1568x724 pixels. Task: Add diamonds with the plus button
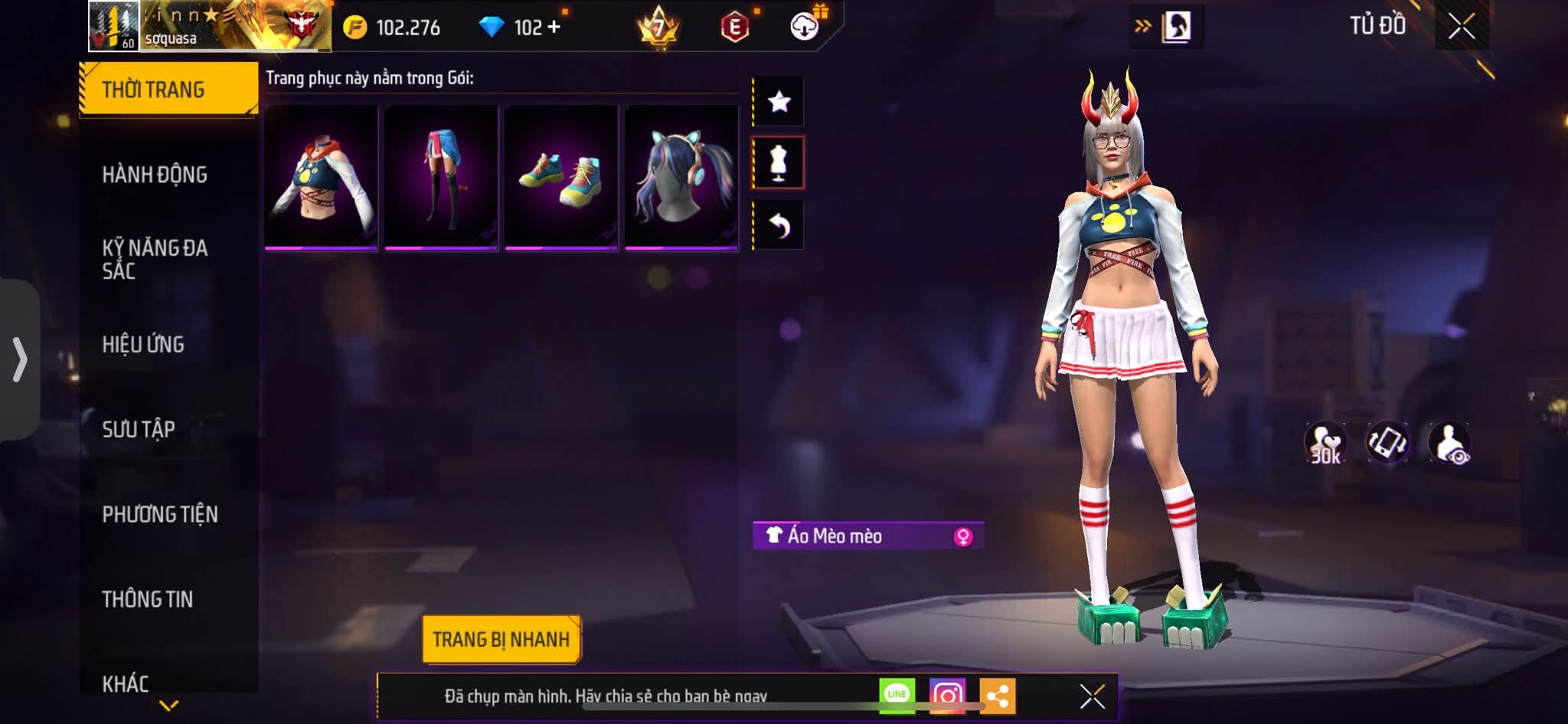[x=554, y=28]
